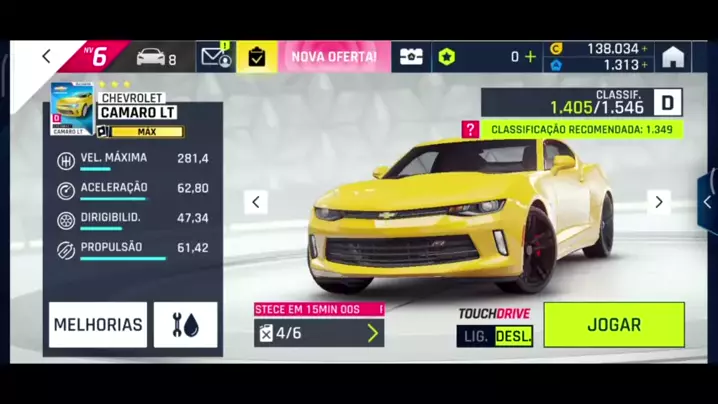Turn TouchDrive off with DESL.
718x404 pixels.
[514, 336]
